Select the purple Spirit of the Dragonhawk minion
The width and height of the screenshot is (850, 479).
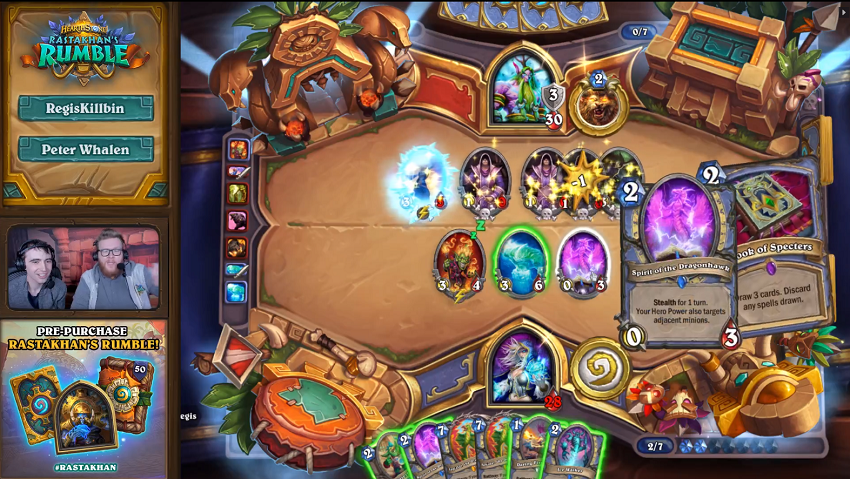click(582, 263)
